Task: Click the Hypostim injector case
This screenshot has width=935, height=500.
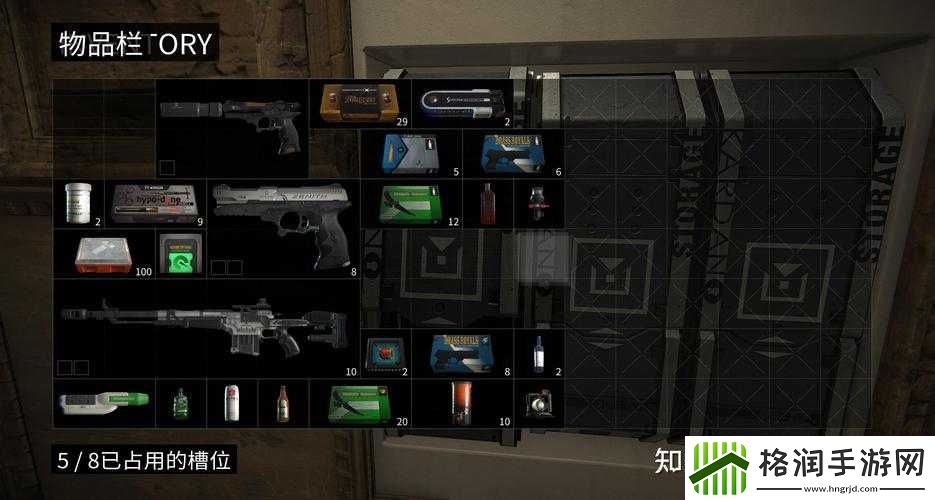Action: pos(153,202)
